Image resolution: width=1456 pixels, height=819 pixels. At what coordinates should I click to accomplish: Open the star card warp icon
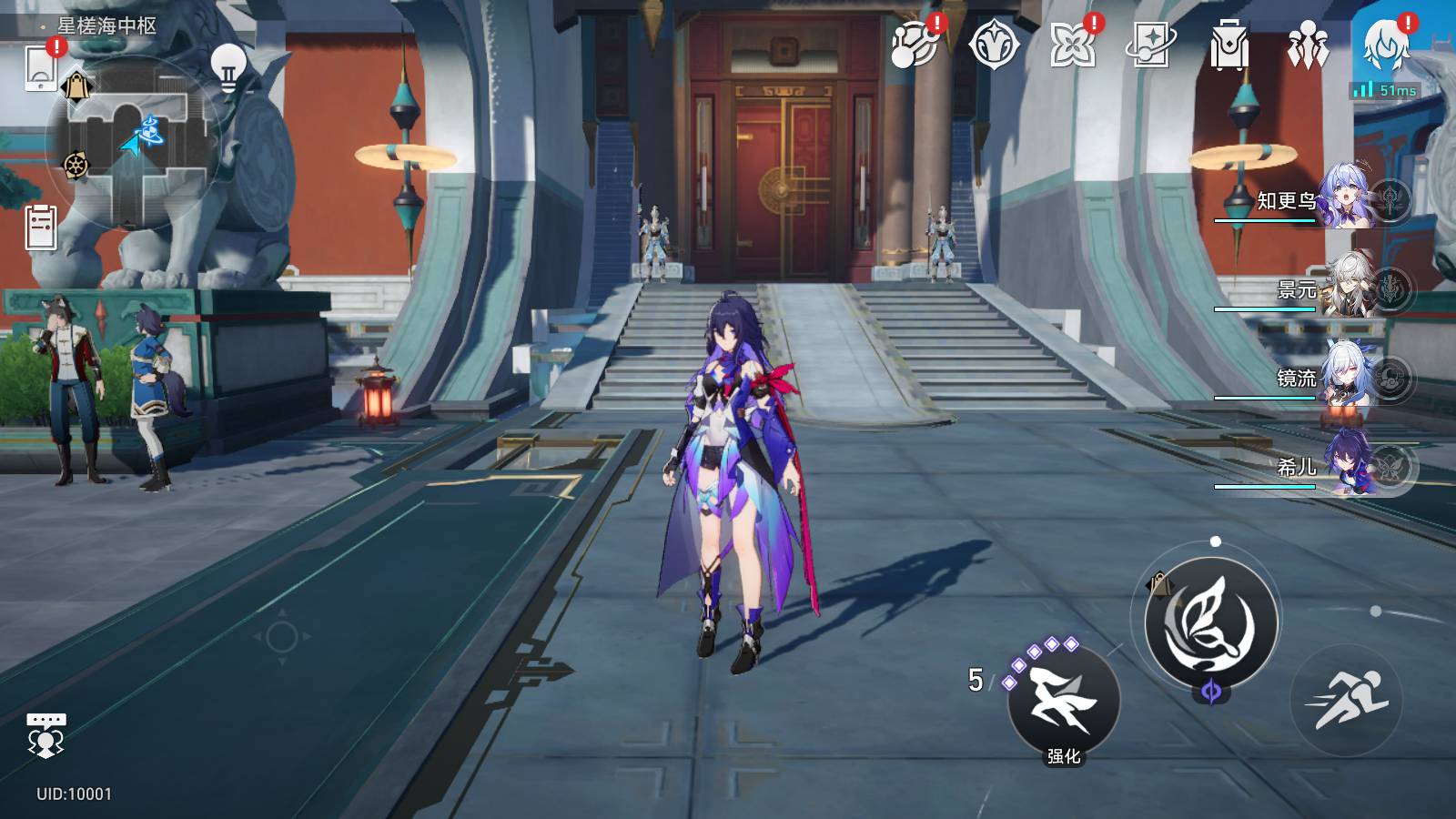[x=1150, y=44]
